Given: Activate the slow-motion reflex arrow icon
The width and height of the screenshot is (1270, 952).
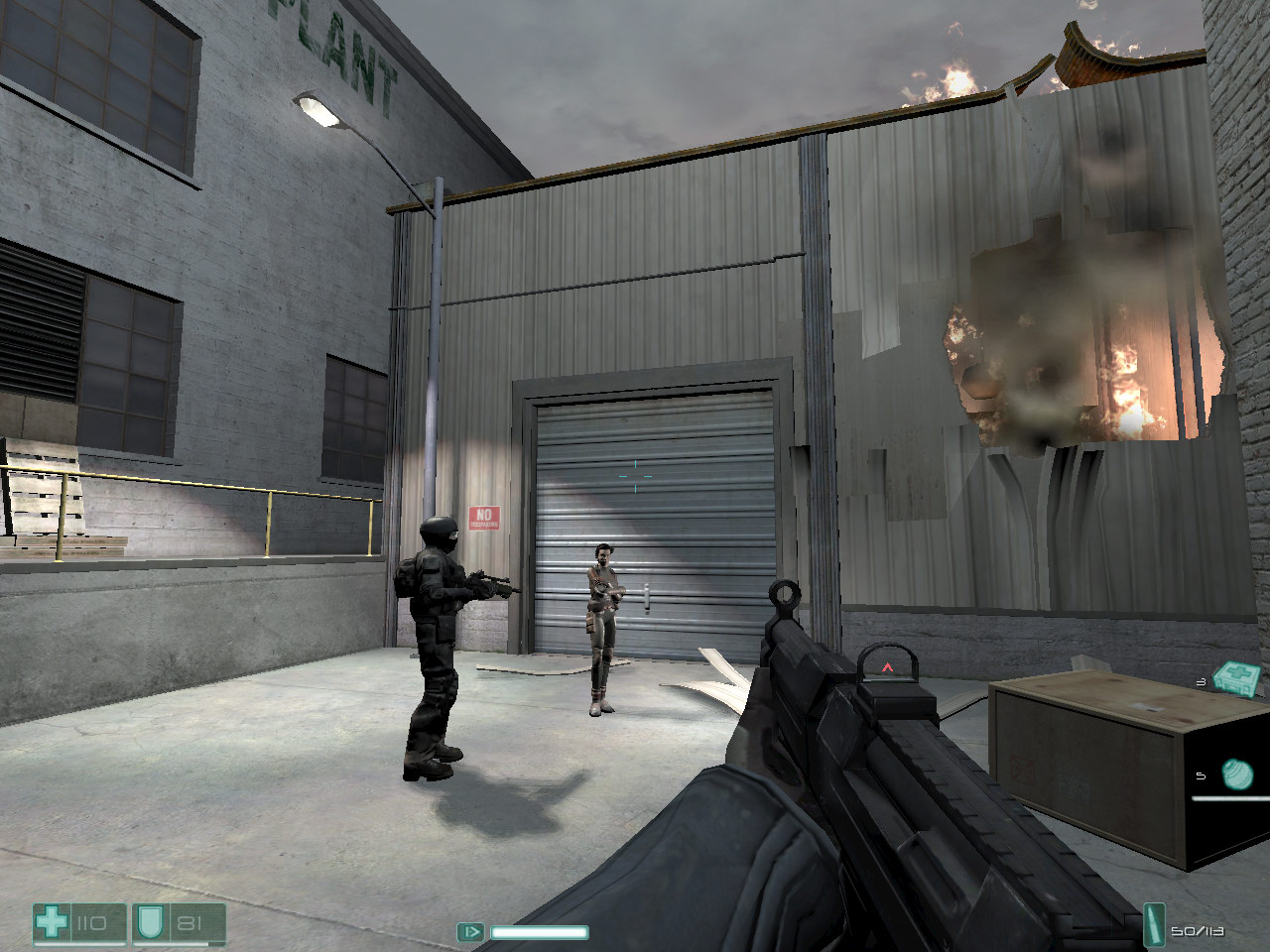Looking at the screenshot, I should click(470, 932).
